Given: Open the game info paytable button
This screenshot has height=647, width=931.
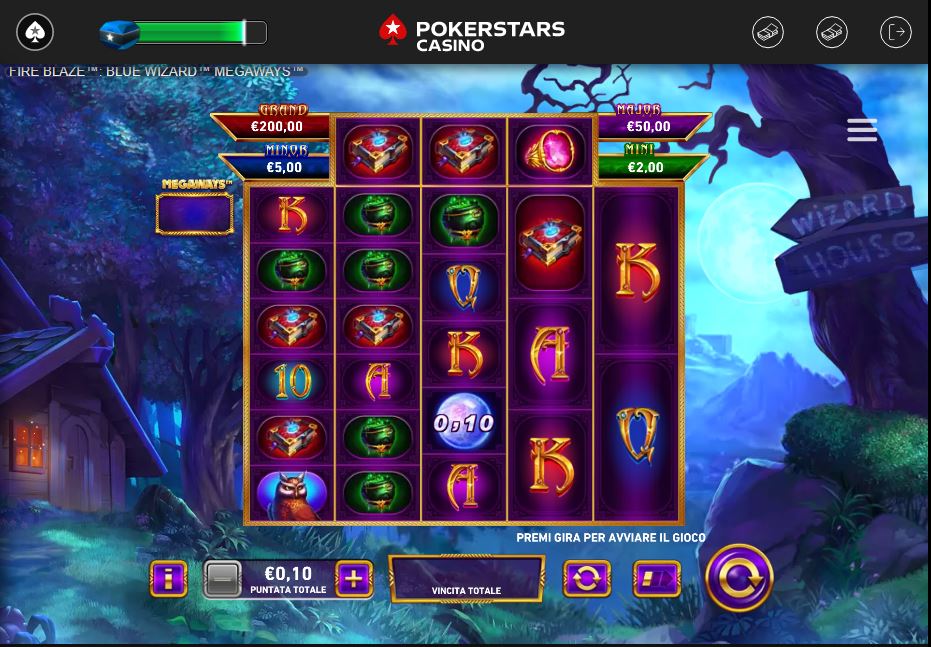Looking at the screenshot, I should point(169,578).
